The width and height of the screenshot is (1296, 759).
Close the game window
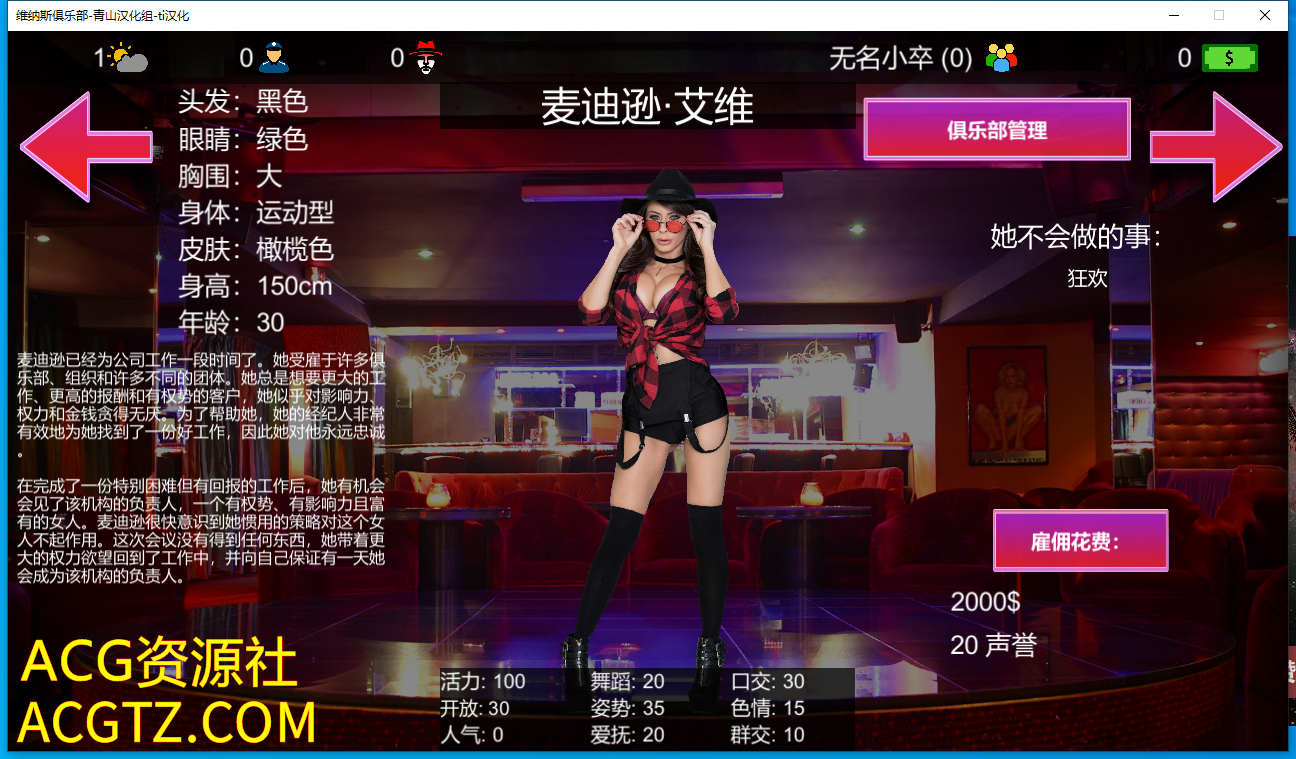pos(1265,15)
